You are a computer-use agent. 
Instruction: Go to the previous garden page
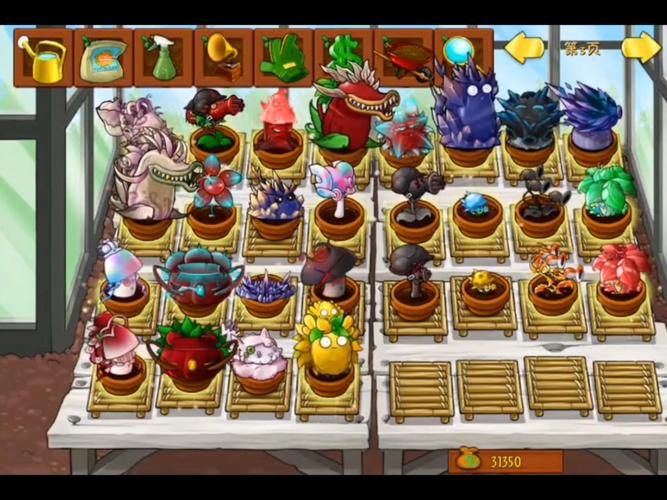coord(525,48)
